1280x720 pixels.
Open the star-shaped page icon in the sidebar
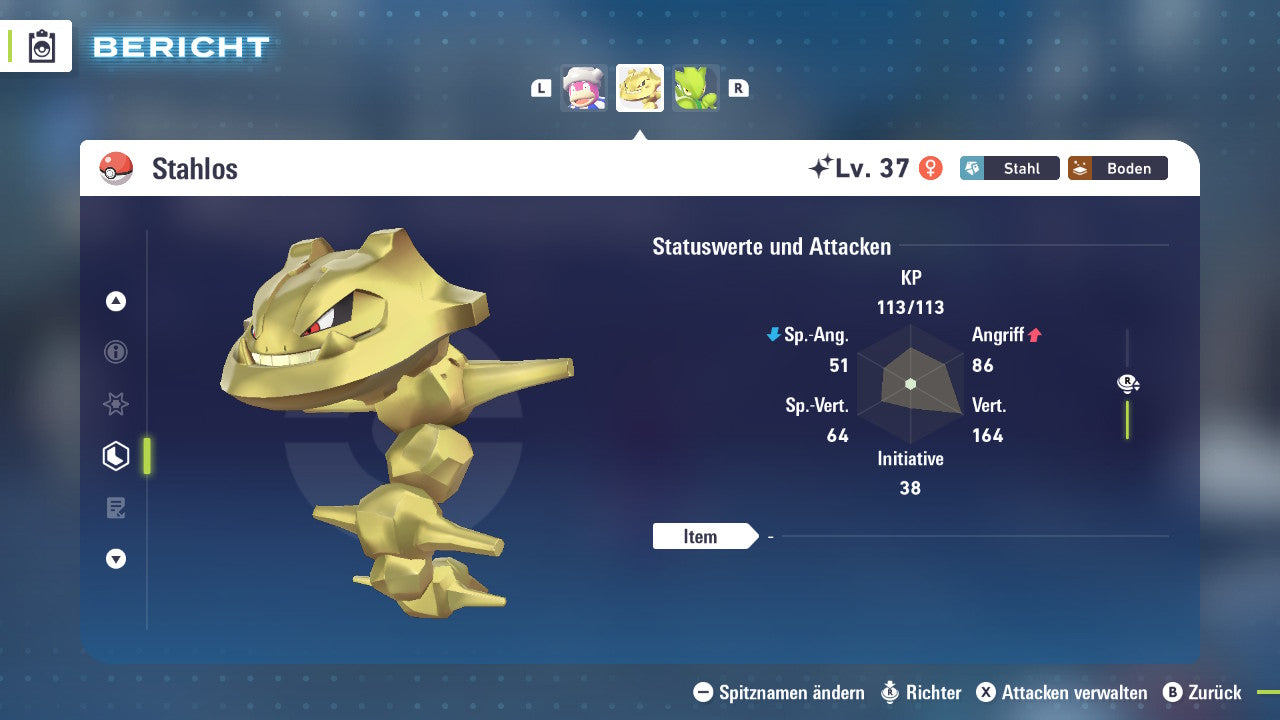[x=116, y=404]
